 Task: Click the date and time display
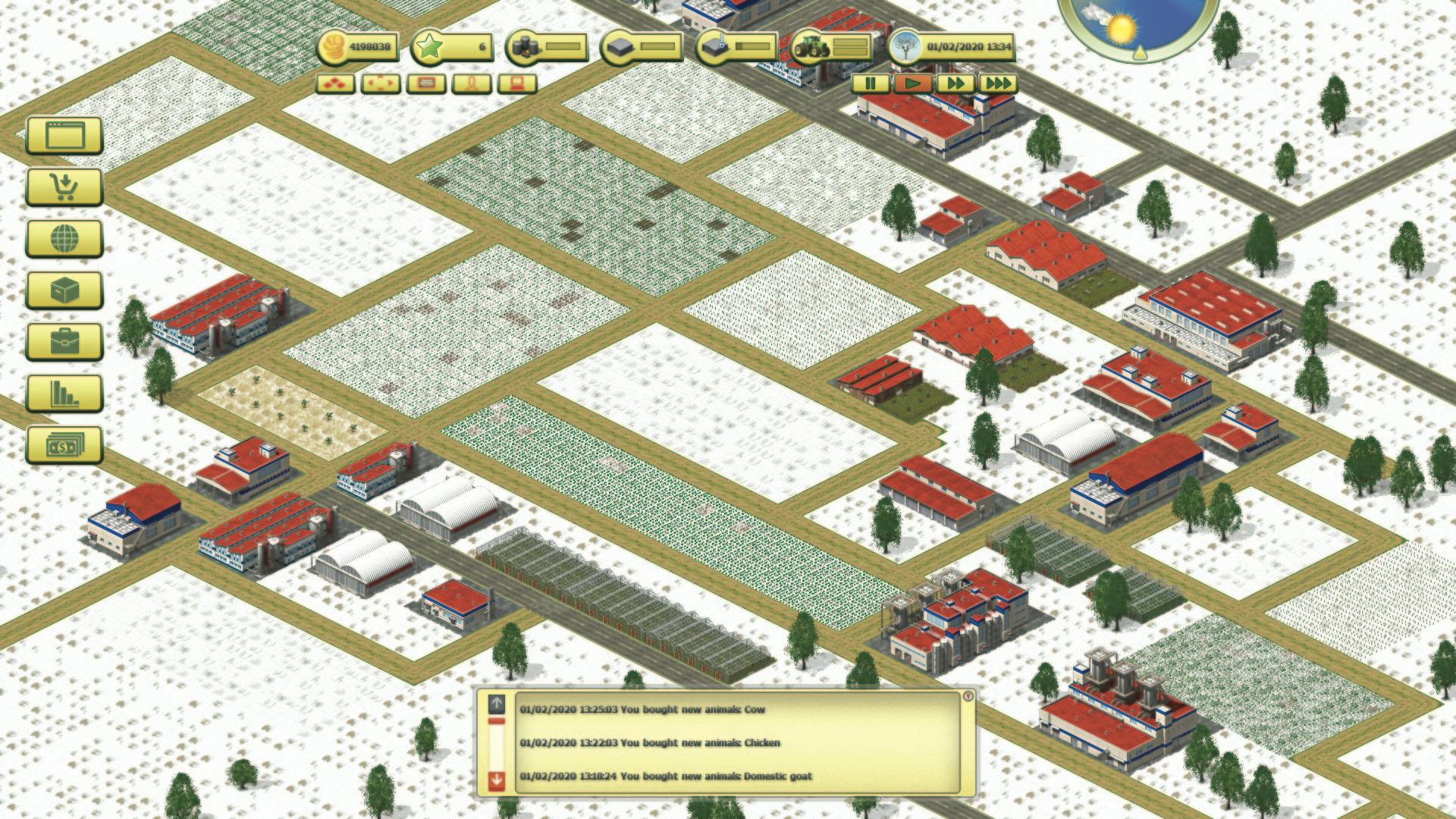click(963, 47)
